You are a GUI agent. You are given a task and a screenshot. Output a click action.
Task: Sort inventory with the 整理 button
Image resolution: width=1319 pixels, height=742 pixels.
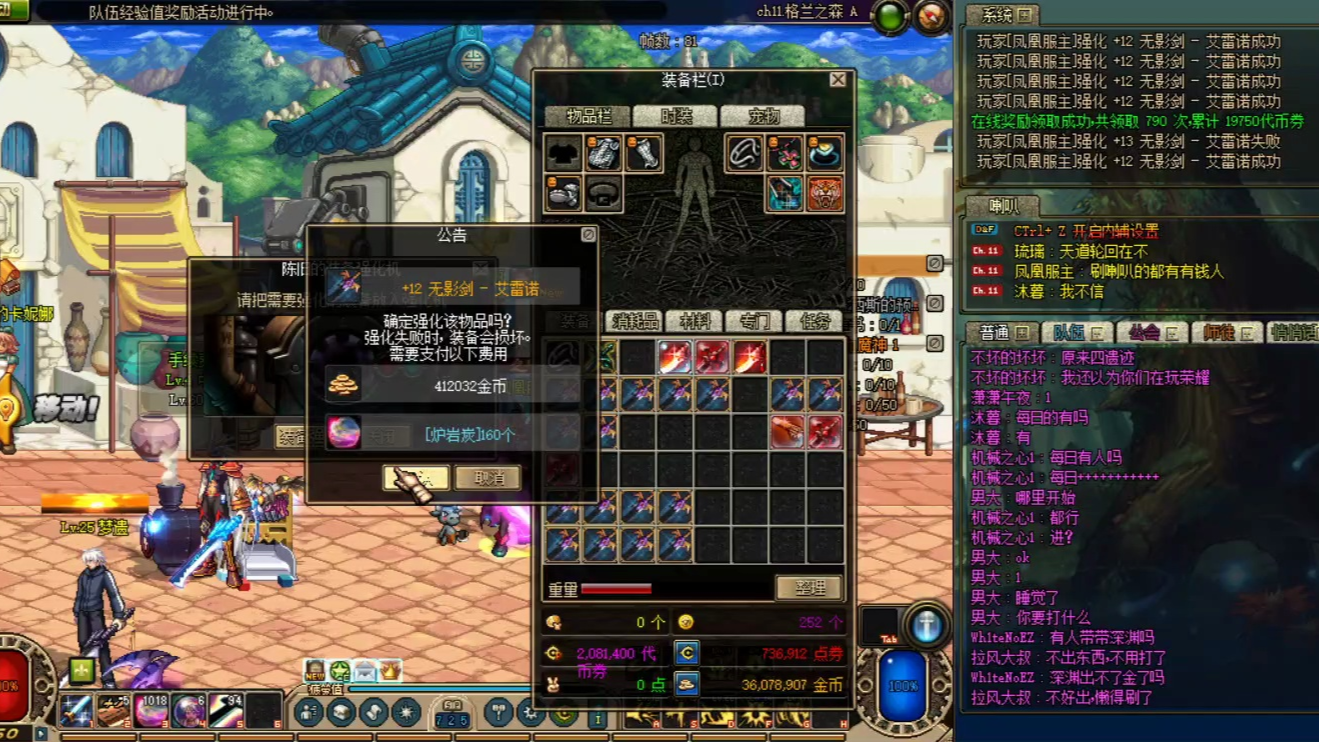coord(809,588)
